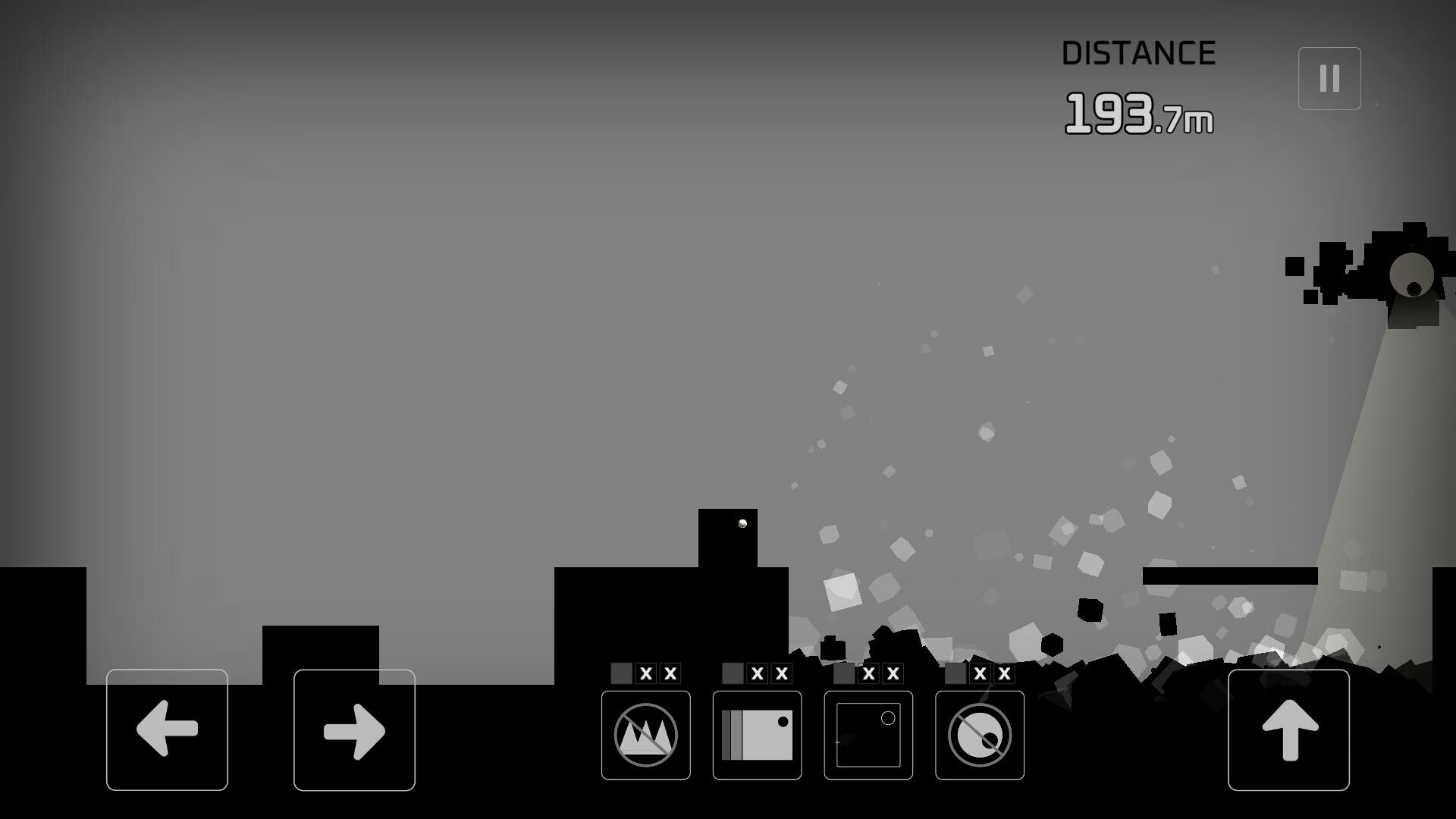Use the hollow crate power-up

tap(867, 734)
